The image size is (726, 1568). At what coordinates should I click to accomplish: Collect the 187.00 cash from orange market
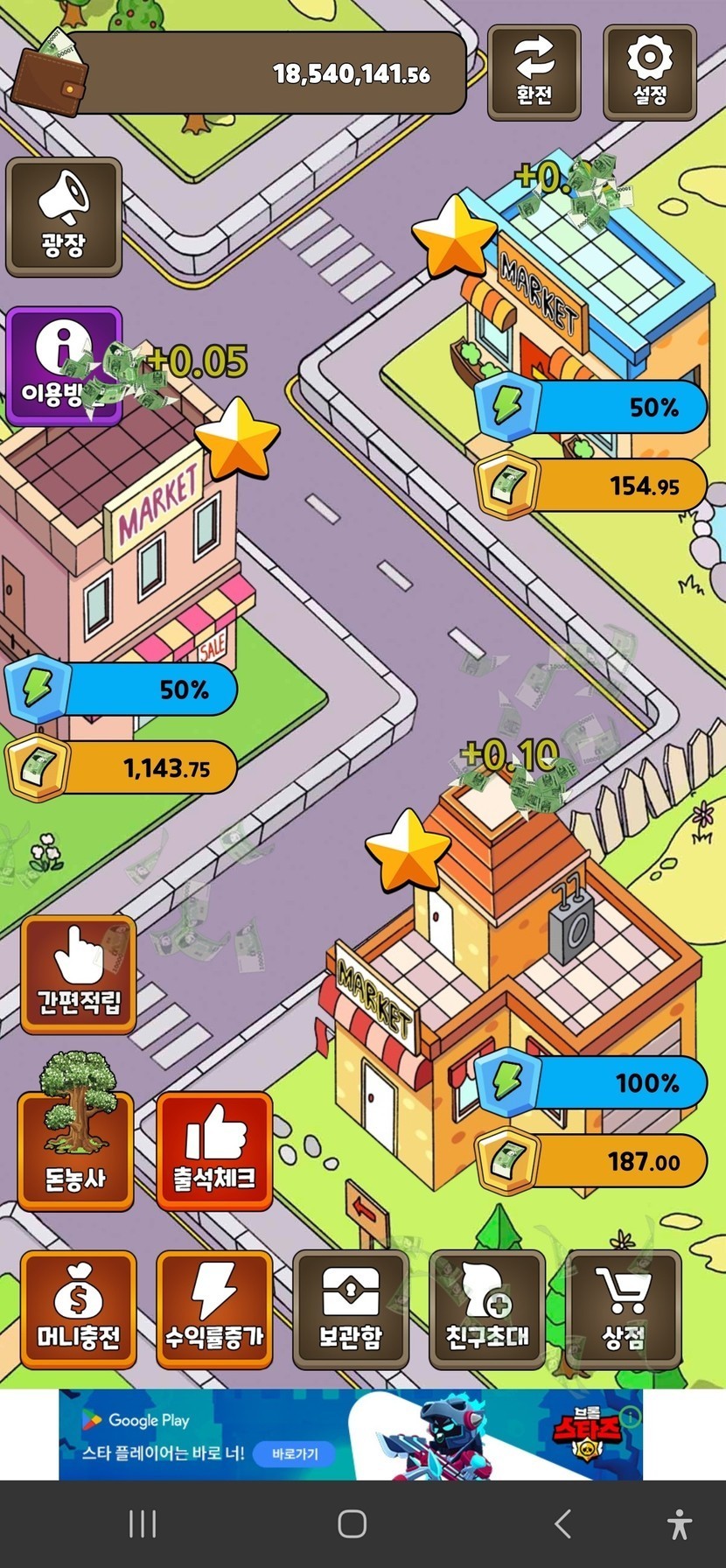pyautogui.click(x=592, y=1161)
